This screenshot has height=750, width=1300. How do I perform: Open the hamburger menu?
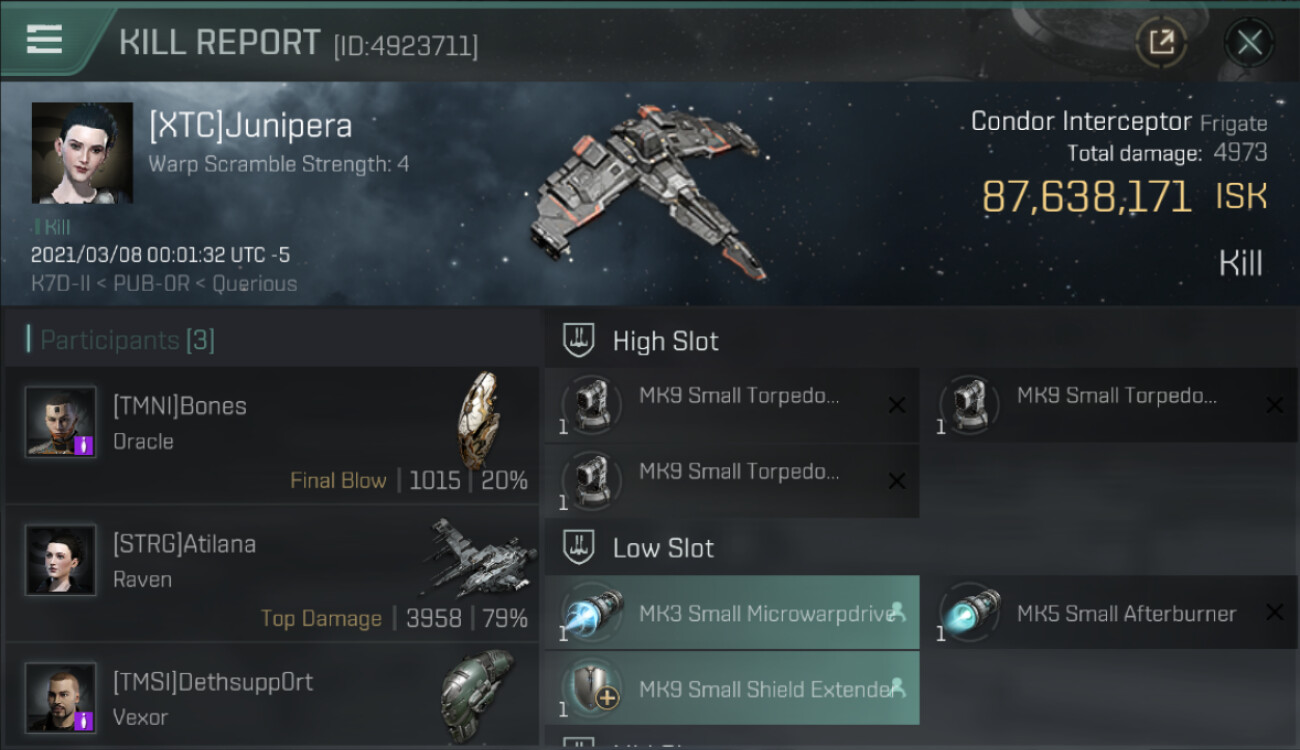[x=44, y=40]
